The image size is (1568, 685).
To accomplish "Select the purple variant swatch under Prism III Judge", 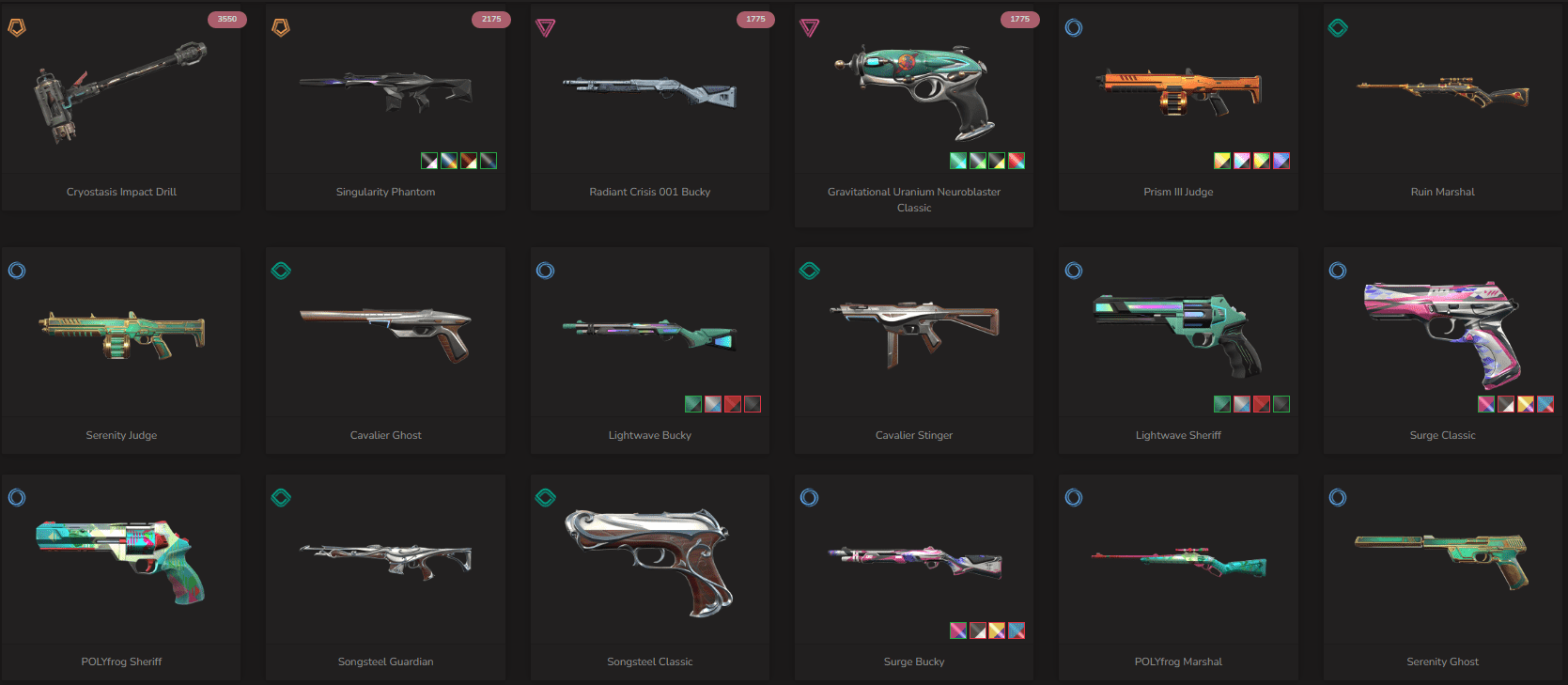I will click(1281, 160).
